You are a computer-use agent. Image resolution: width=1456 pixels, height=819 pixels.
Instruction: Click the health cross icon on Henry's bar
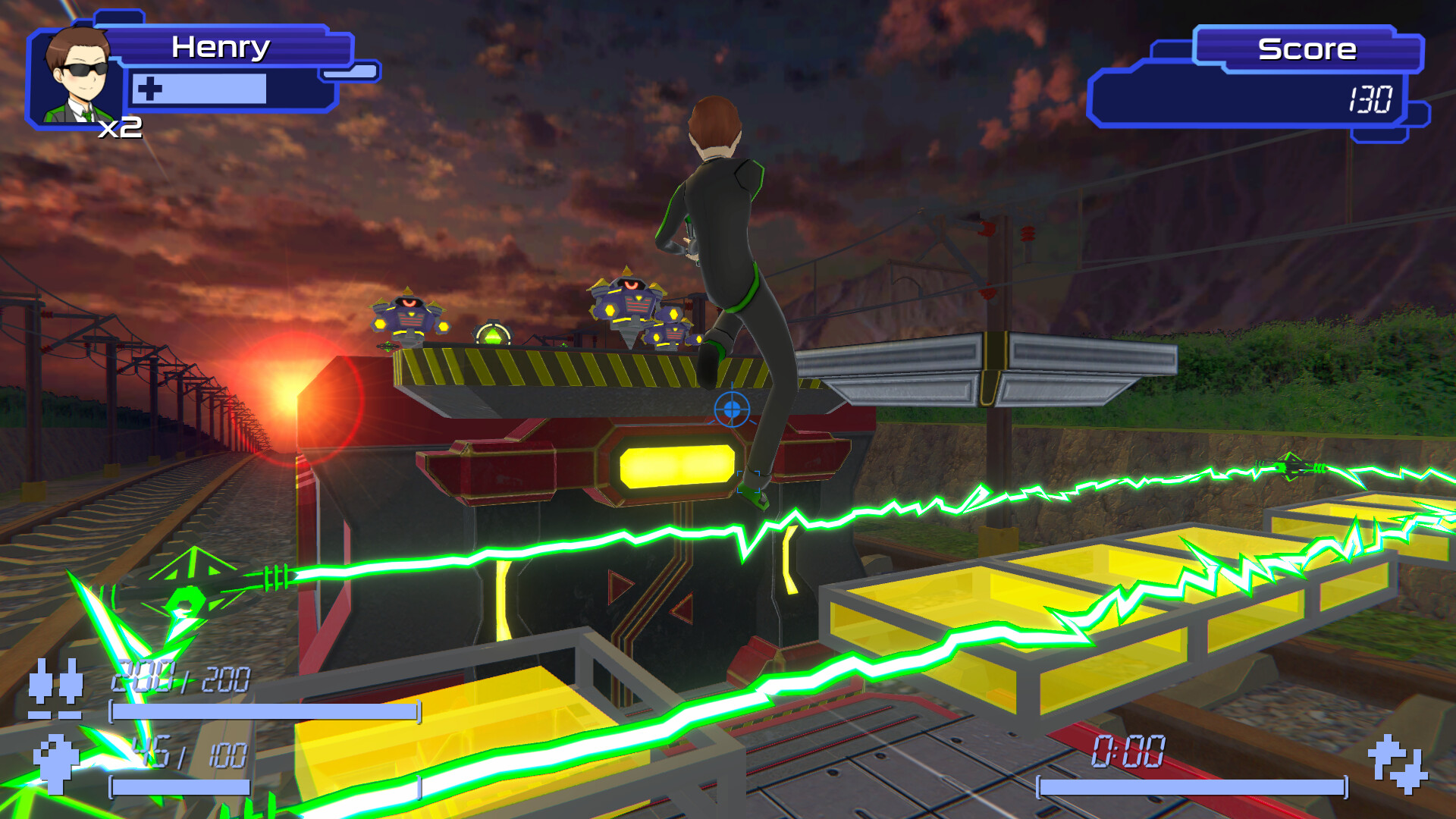pyautogui.click(x=149, y=89)
